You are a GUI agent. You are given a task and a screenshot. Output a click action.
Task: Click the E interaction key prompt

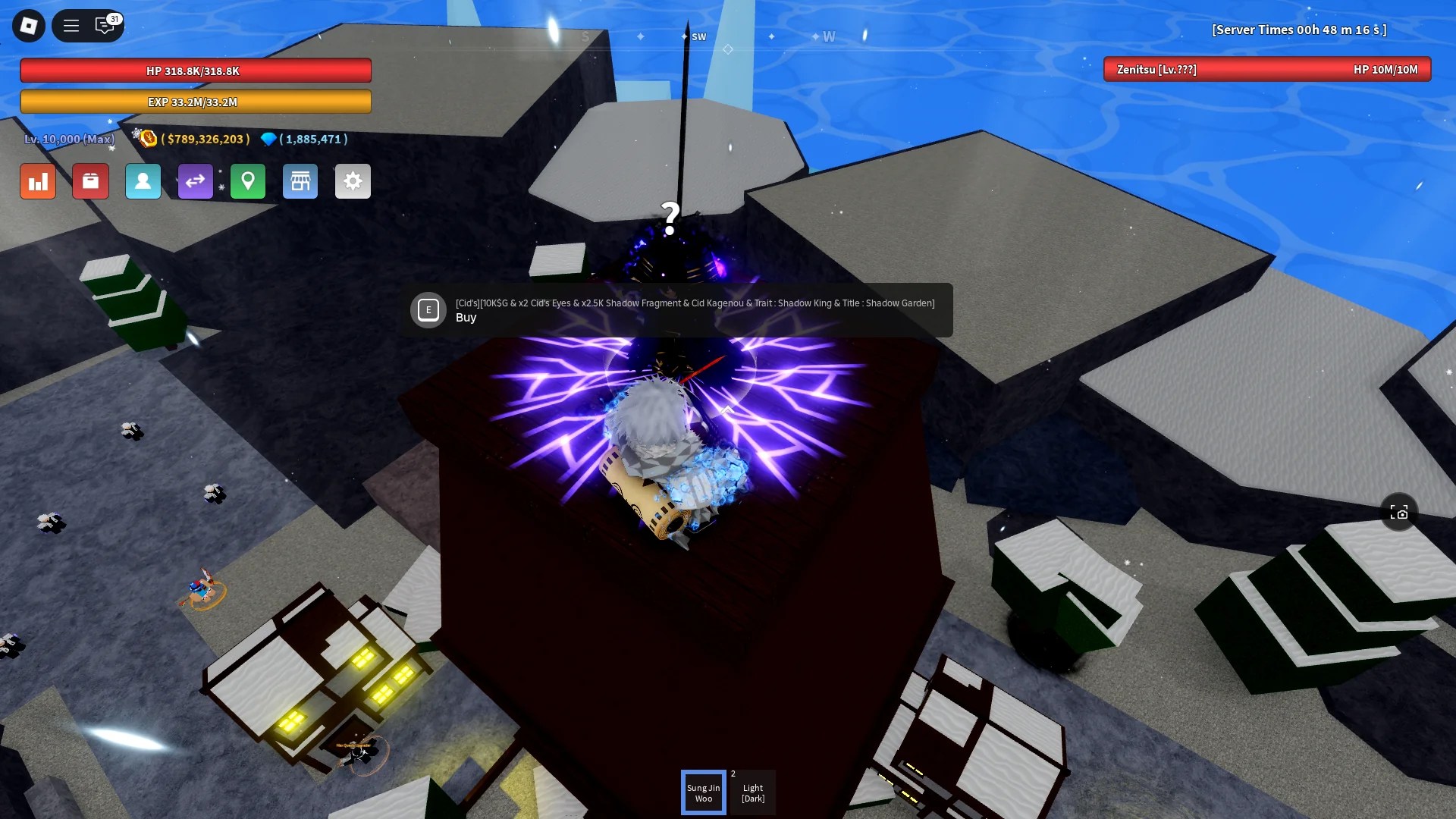(x=428, y=310)
